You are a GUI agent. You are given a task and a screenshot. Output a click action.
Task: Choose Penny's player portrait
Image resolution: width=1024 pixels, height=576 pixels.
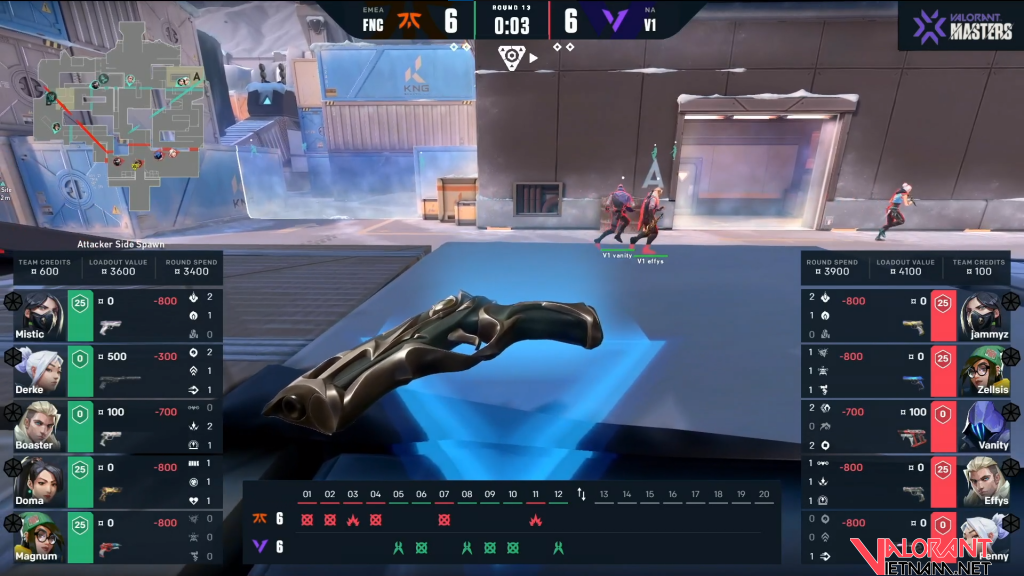pyautogui.click(x=985, y=535)
